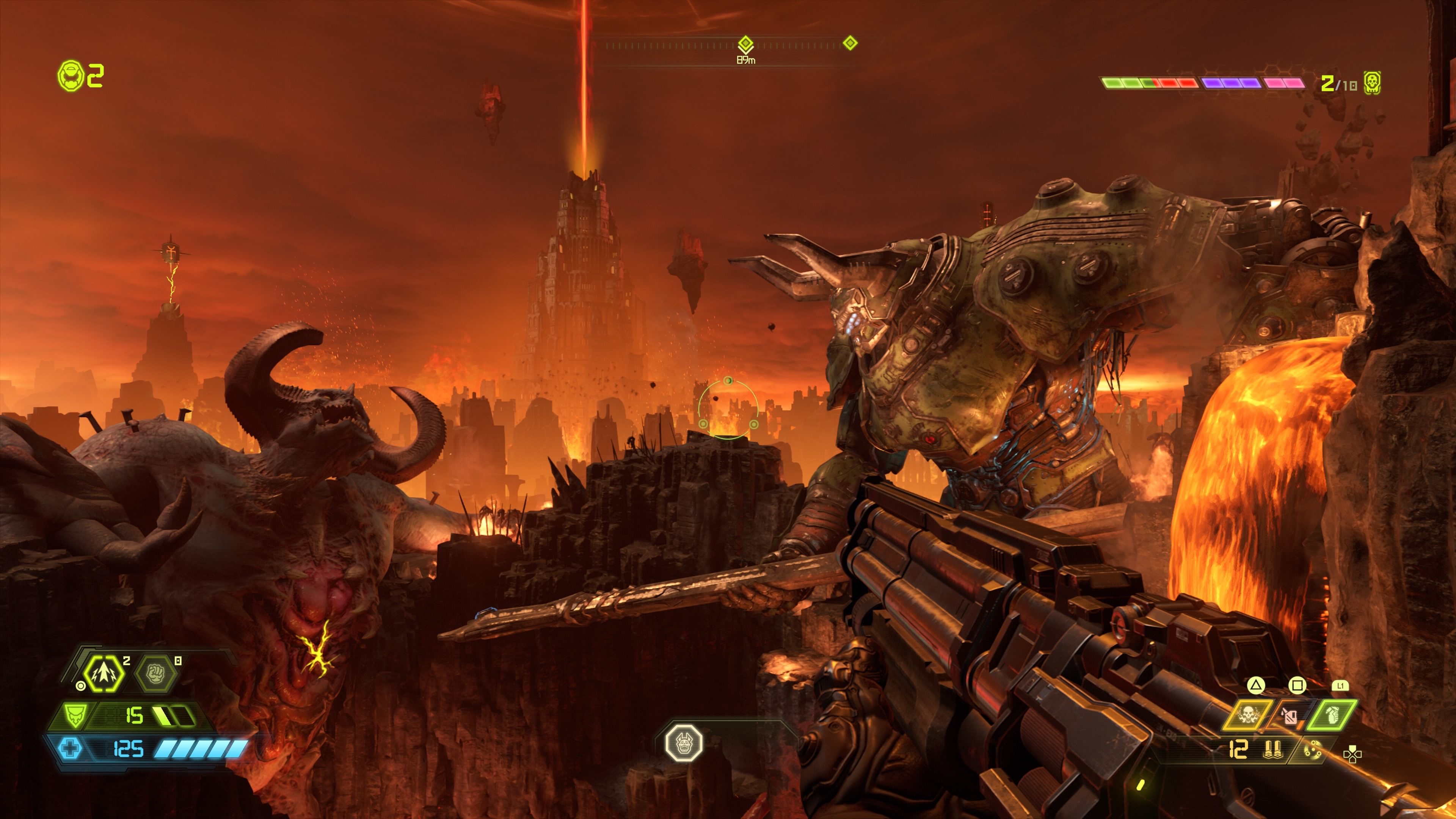The image size is (1456, 819).
Task: Click the unlabeled diamond marker on the compass
Action: [850, 43]
